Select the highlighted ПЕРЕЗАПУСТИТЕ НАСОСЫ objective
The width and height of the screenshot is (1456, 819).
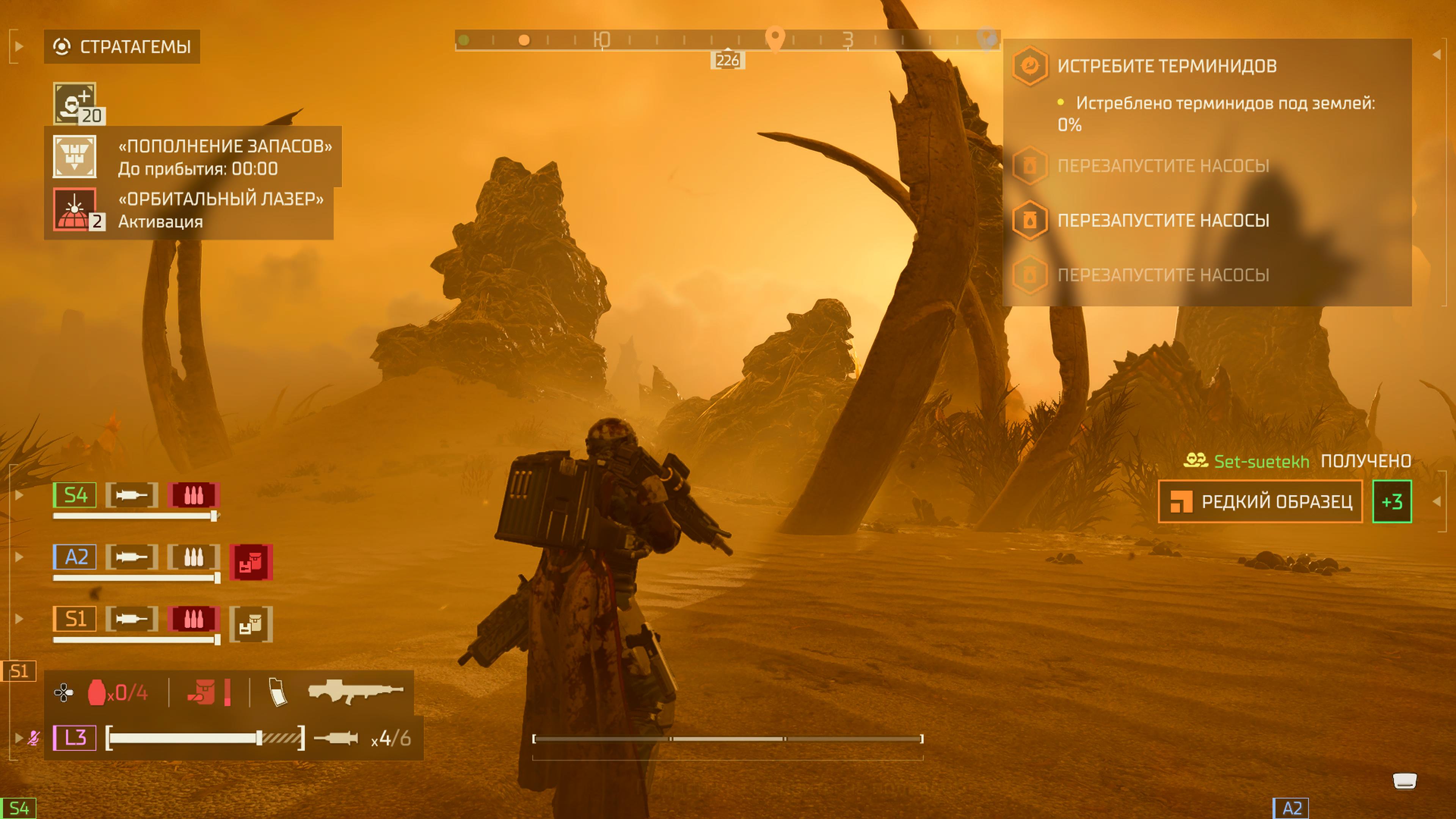click(1163, 220)
